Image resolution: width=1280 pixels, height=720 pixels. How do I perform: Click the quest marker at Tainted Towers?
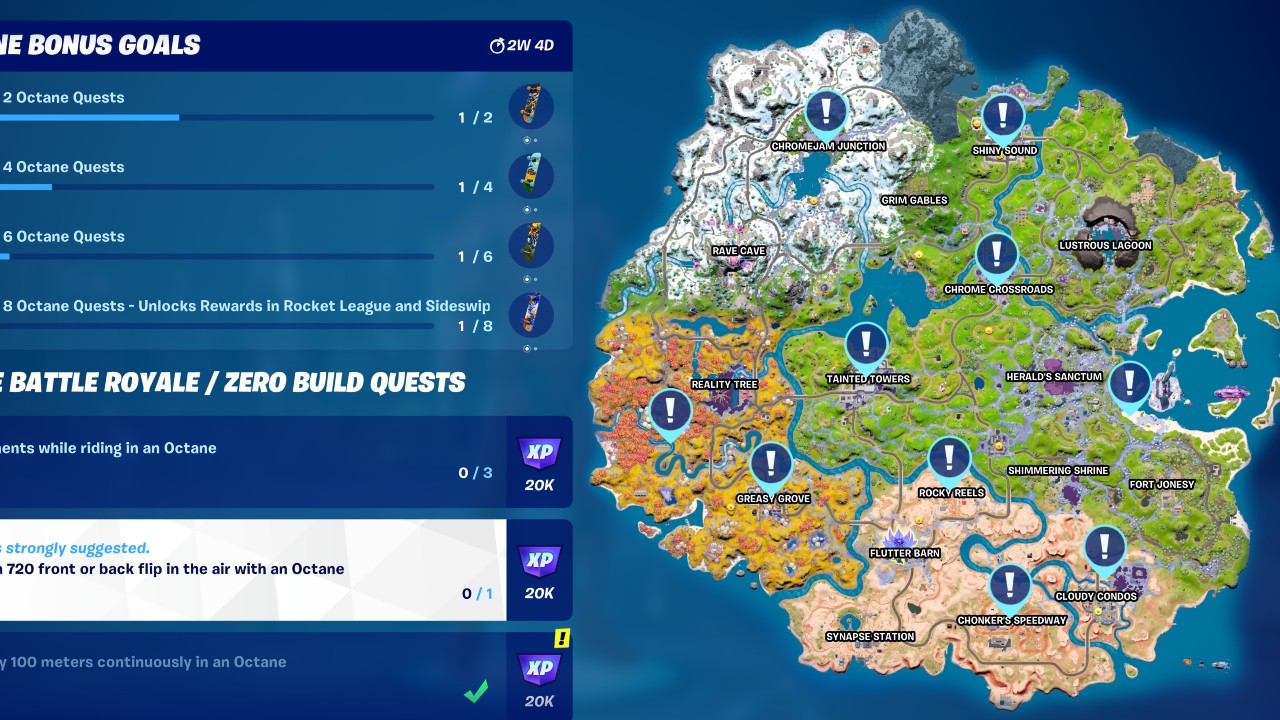[x=866, y=344]
